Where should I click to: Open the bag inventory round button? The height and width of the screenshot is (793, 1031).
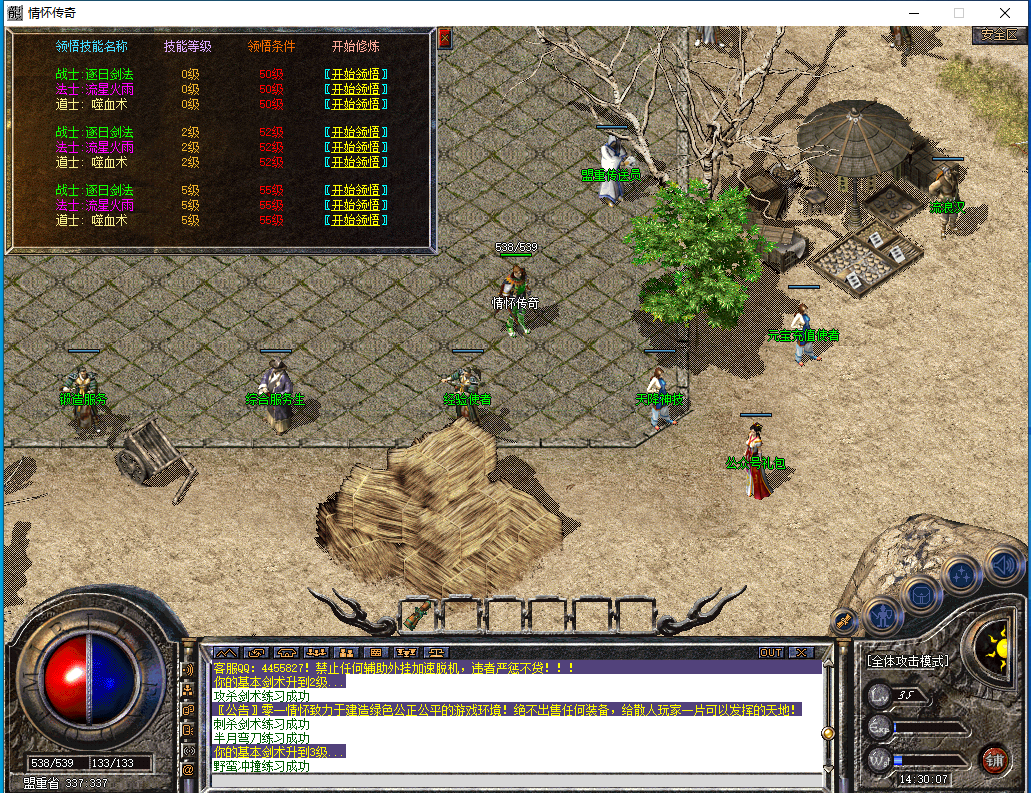(922, 594)
